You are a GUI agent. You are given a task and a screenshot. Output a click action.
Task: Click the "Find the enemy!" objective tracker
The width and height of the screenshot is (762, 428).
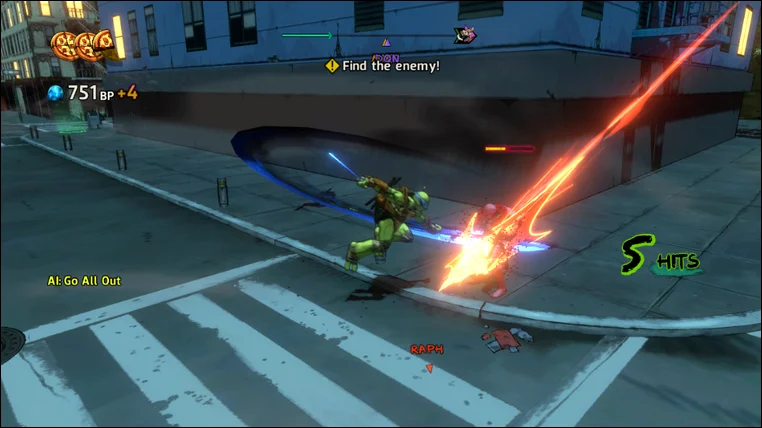pos(382,66)
